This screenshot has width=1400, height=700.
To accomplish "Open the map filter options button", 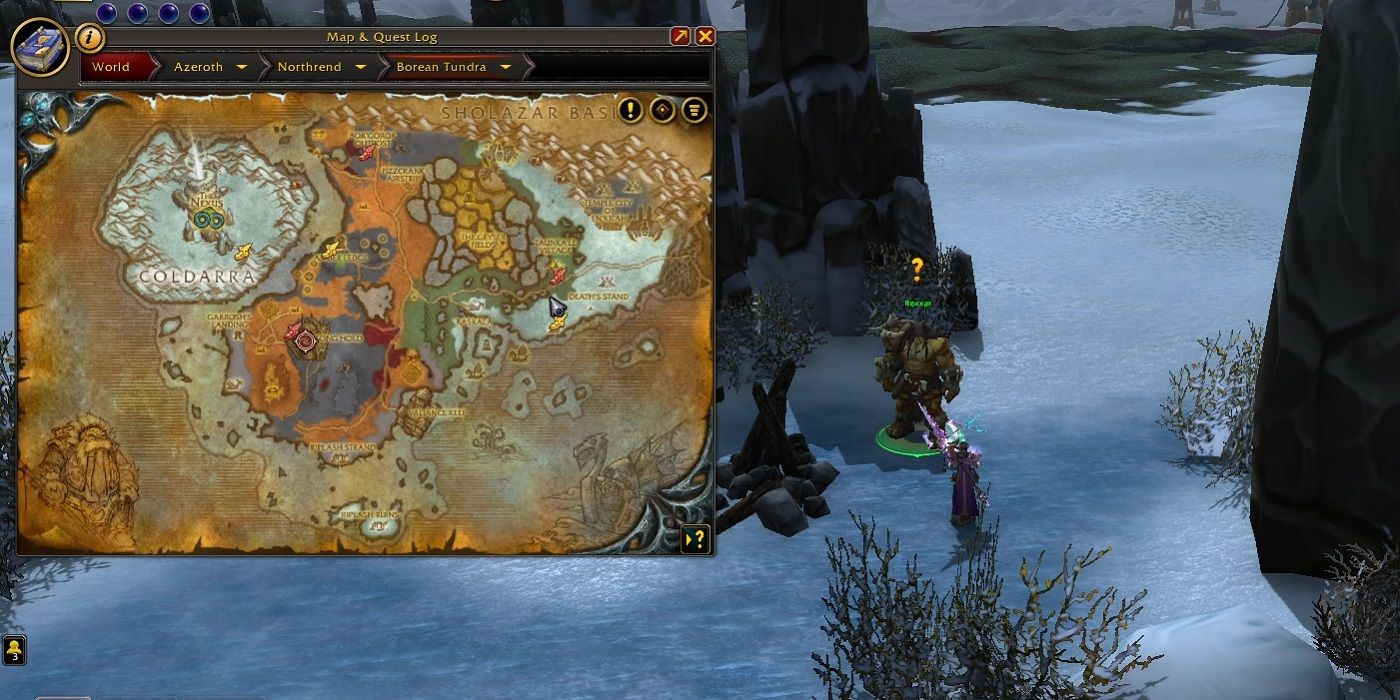I will tap(694, 110).
